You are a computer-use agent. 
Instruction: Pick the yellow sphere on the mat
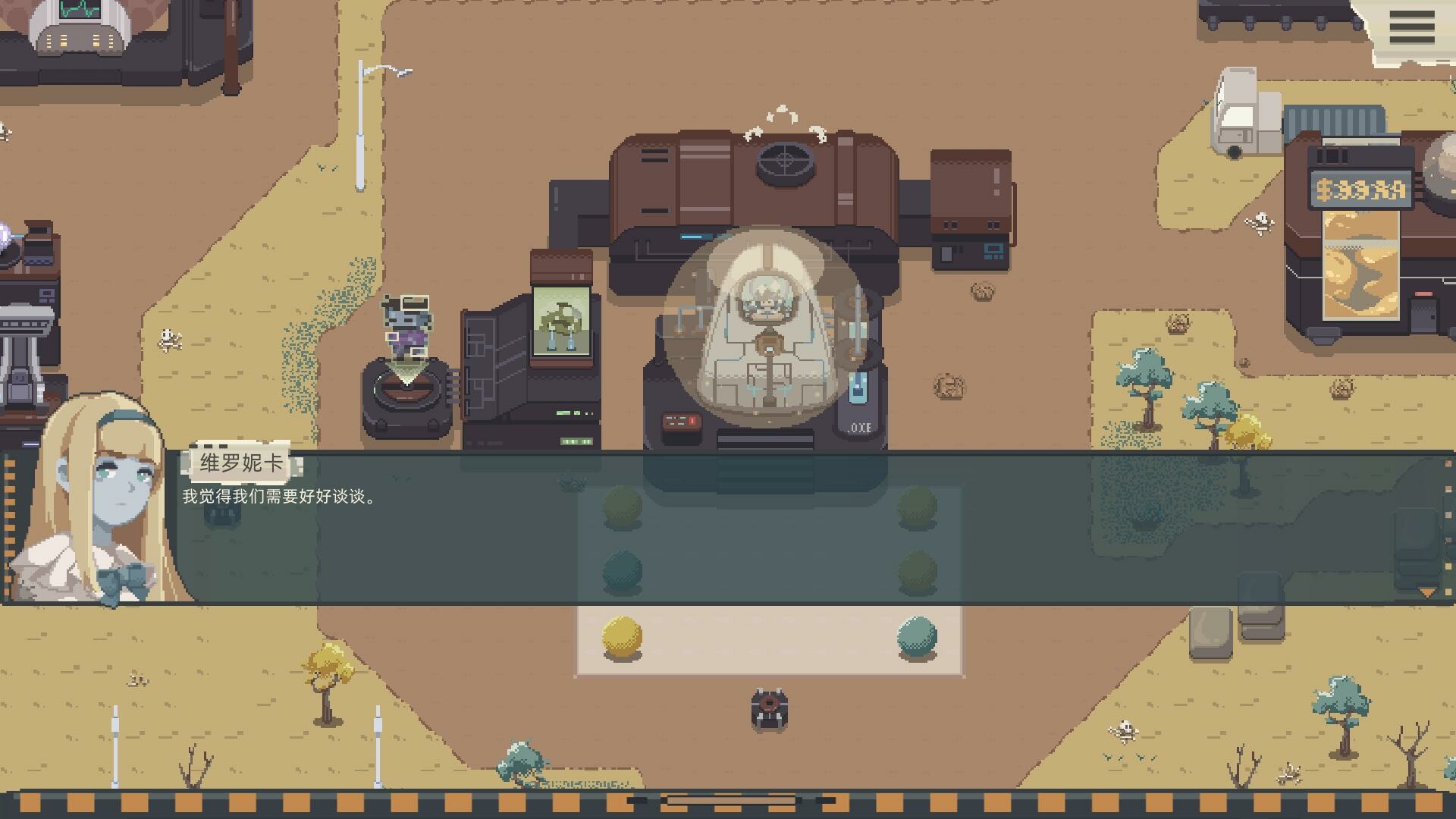click(x=622, y=637)
